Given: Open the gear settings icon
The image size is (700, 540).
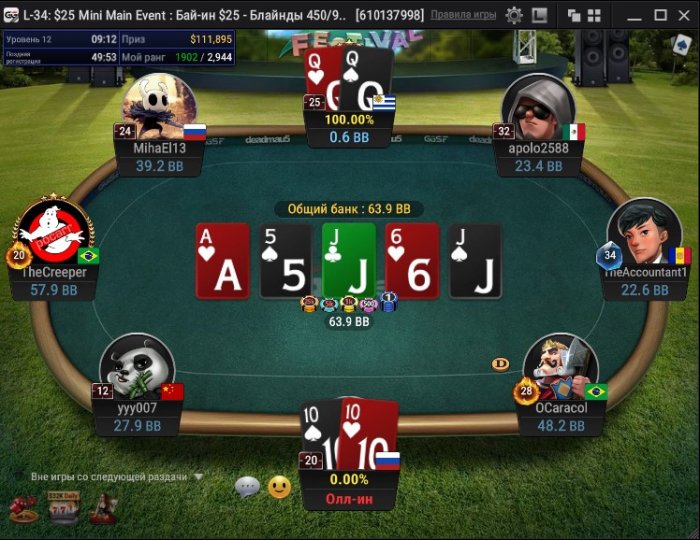Looking at the screenshot, I should [514, 15].
